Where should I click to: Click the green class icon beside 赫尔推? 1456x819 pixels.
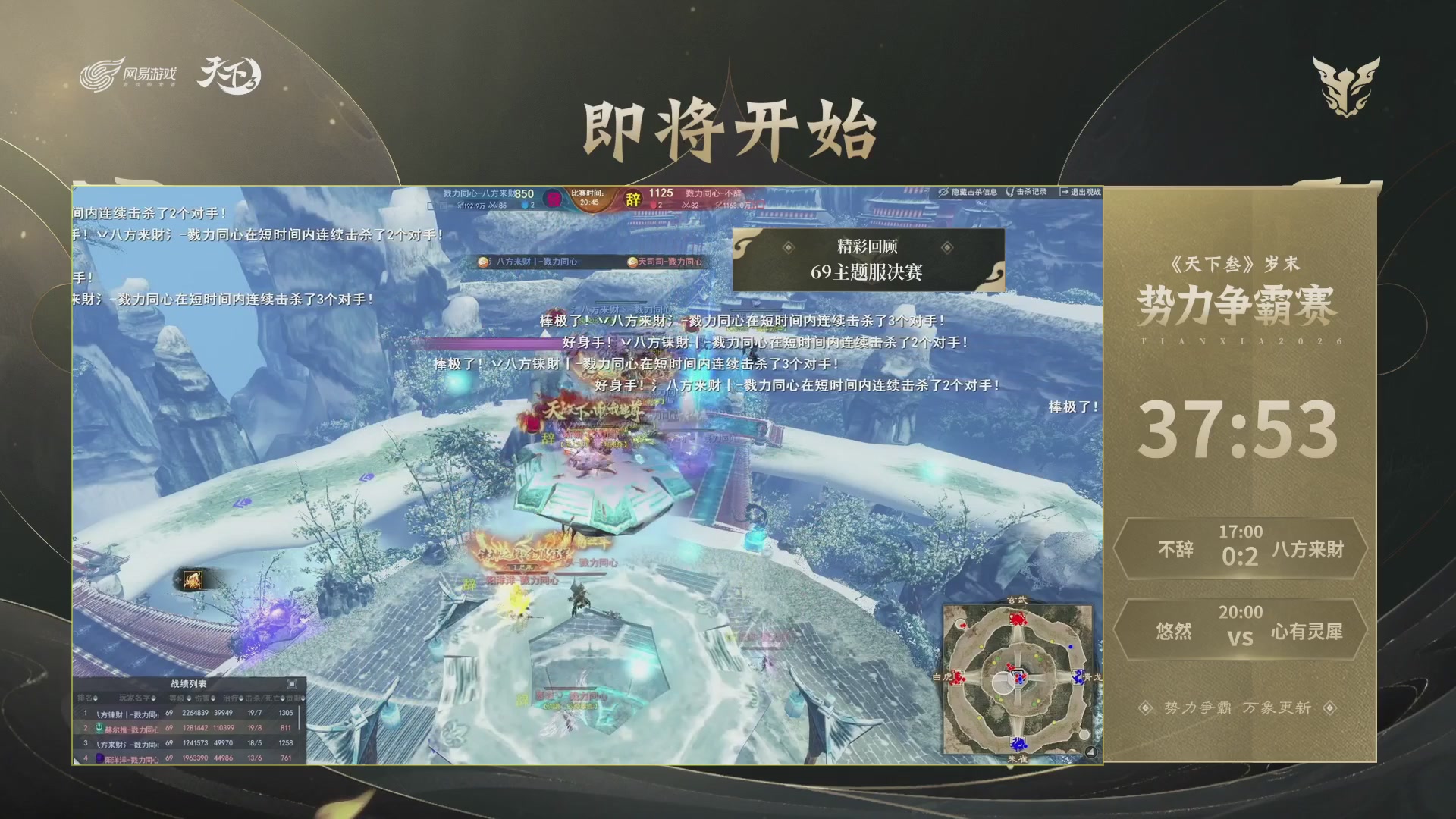click(x=99, y=730)
